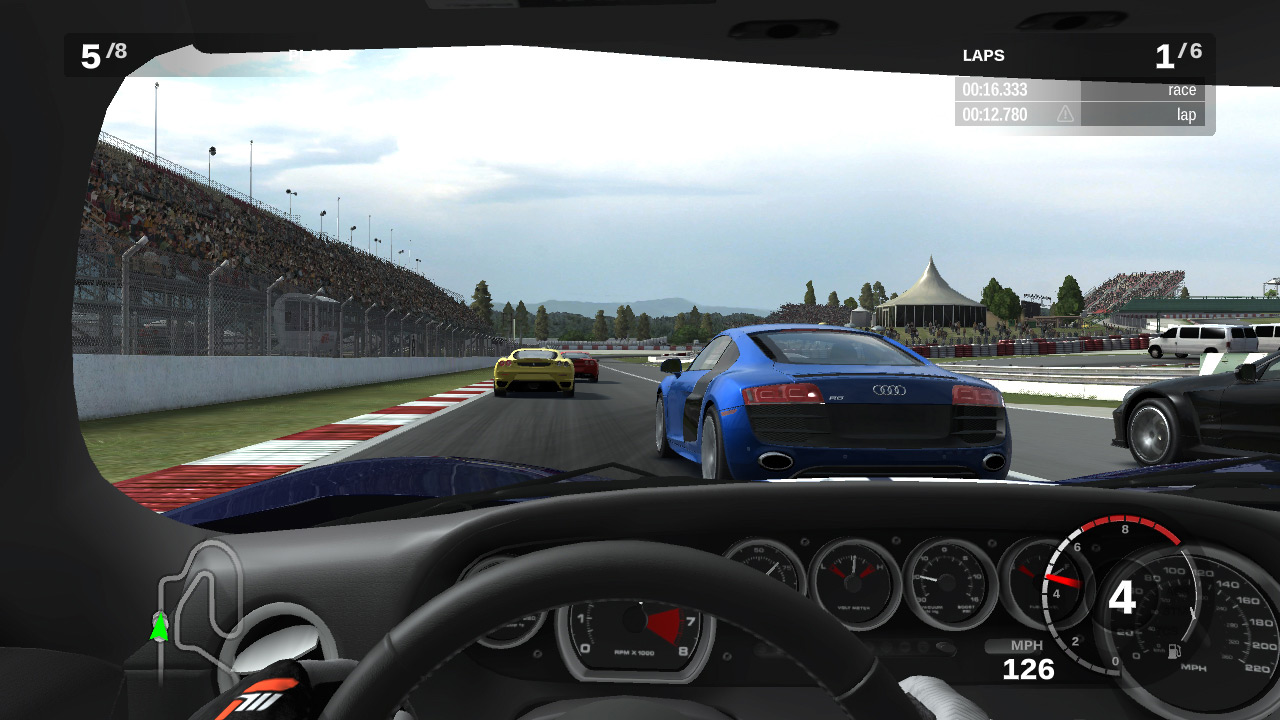The image size is (1280, 720).
Task: Select the lap label on the timing panel
Action: click(x=1186, y=114)
